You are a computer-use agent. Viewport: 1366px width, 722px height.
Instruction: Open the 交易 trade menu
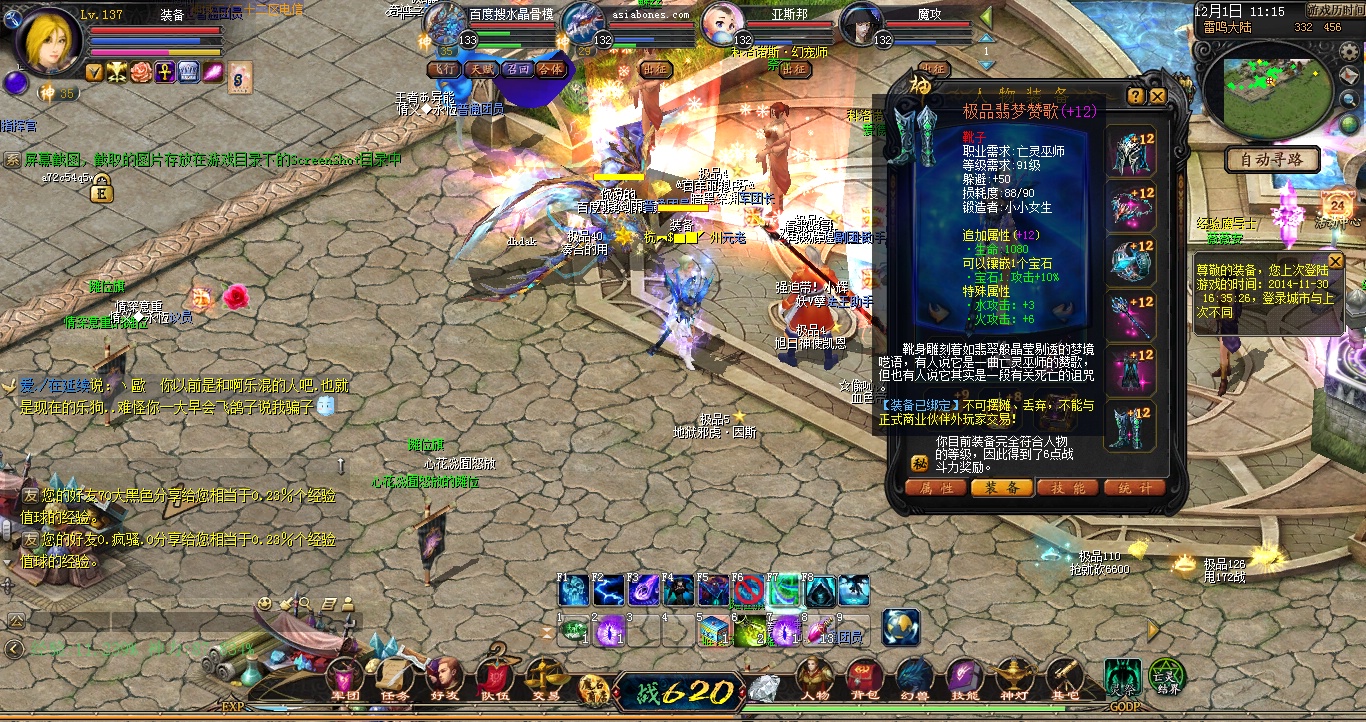pyautogui.click(x=545, y=679)
